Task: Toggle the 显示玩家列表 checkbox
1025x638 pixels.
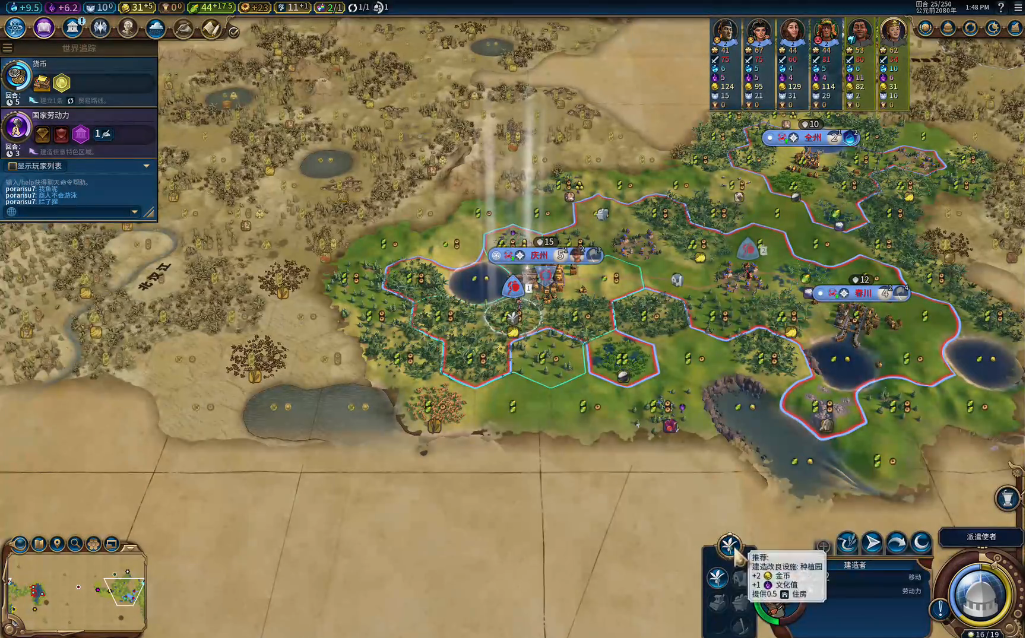Action: (12, 166)
